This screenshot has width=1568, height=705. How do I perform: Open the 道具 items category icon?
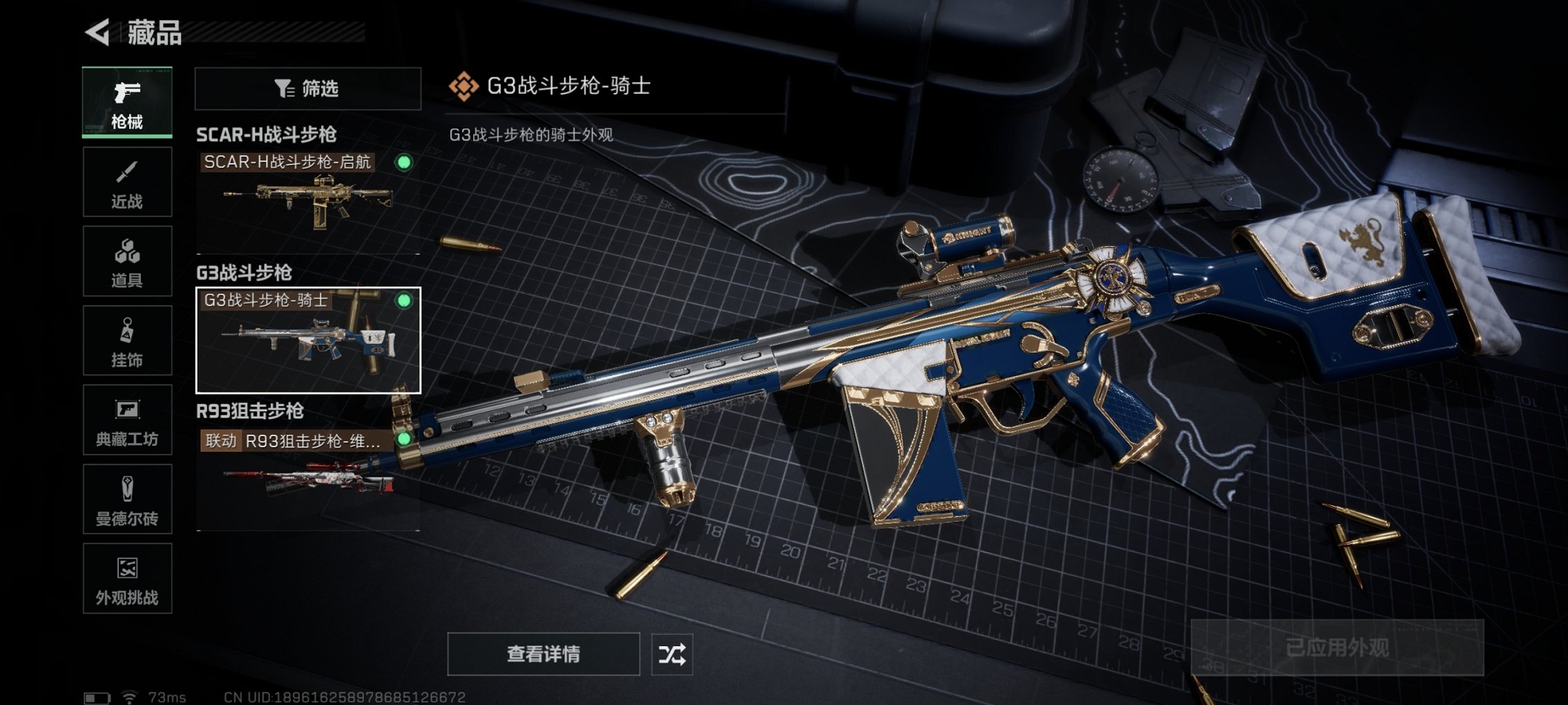pos(126,261)
